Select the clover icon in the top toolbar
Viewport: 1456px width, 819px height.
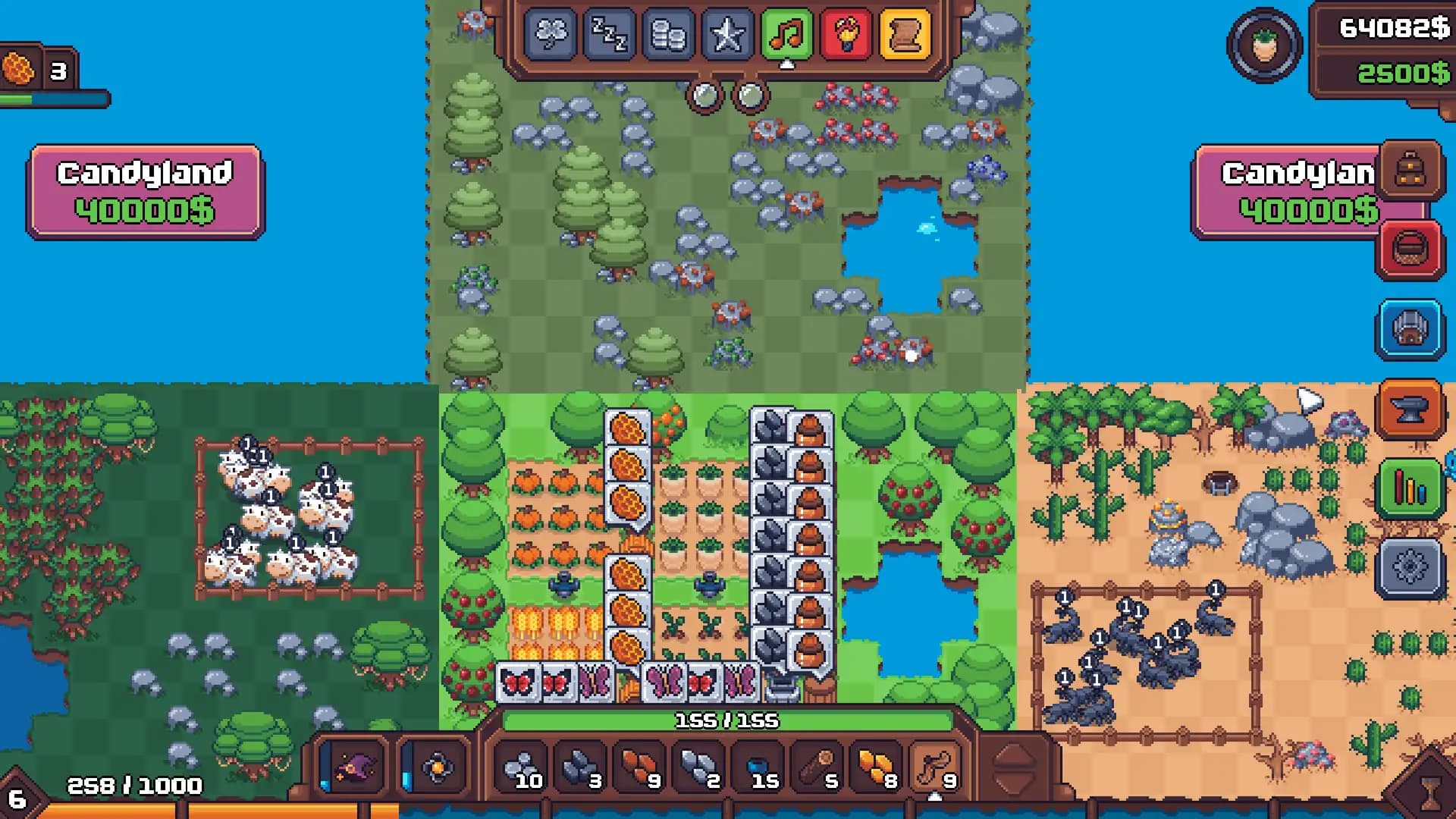551,34
